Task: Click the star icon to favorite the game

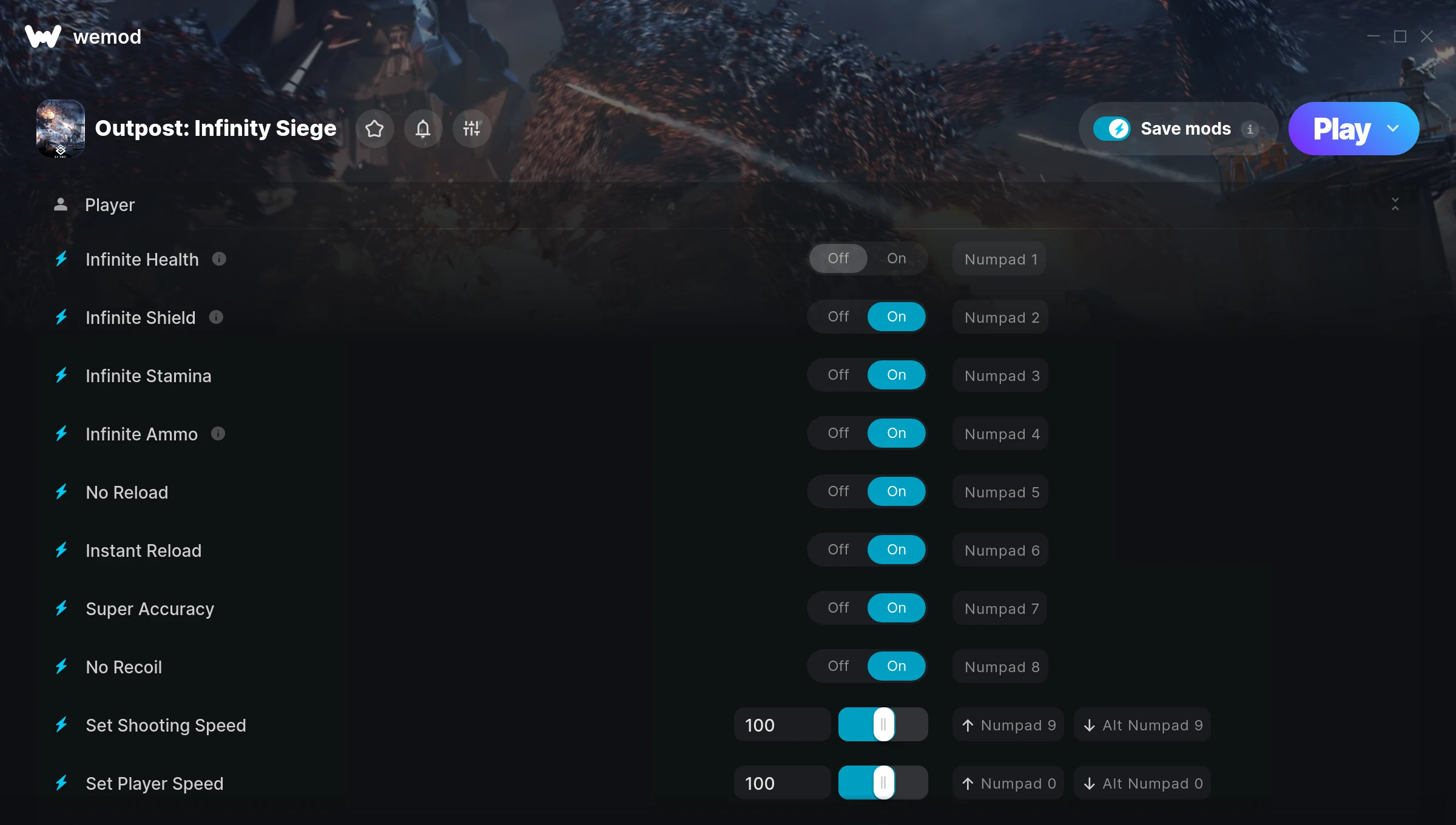Action: point(374,129)
